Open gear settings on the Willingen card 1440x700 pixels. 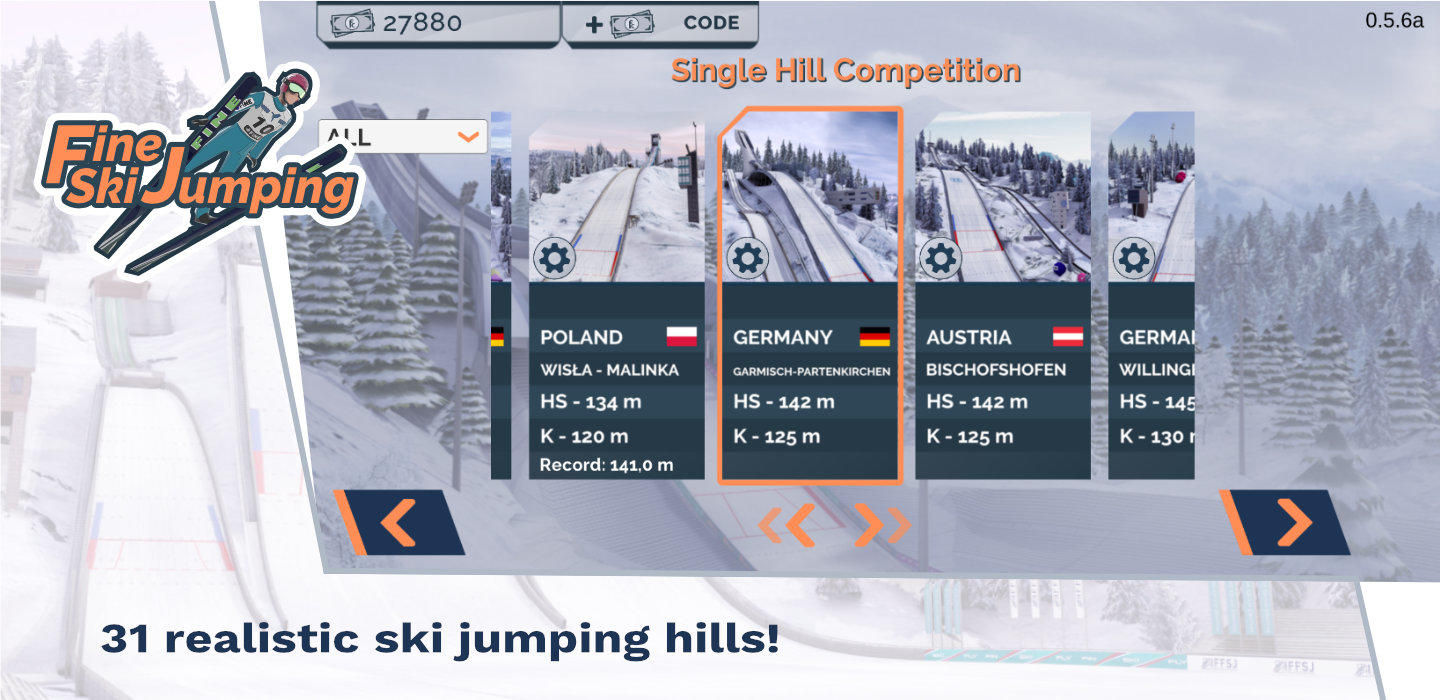[x=1133, y=259]
